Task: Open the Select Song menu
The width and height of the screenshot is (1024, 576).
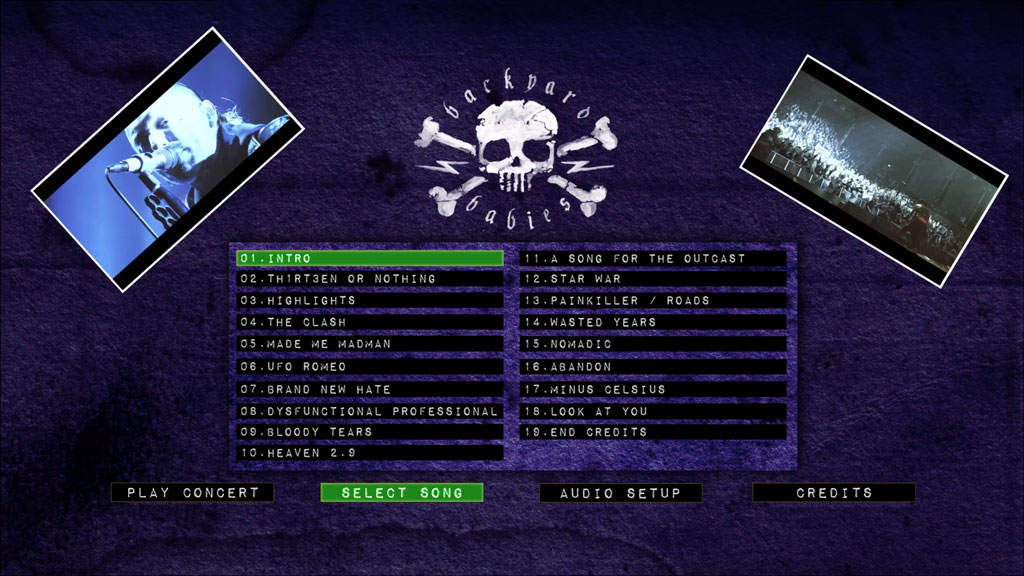Action: 402,493
